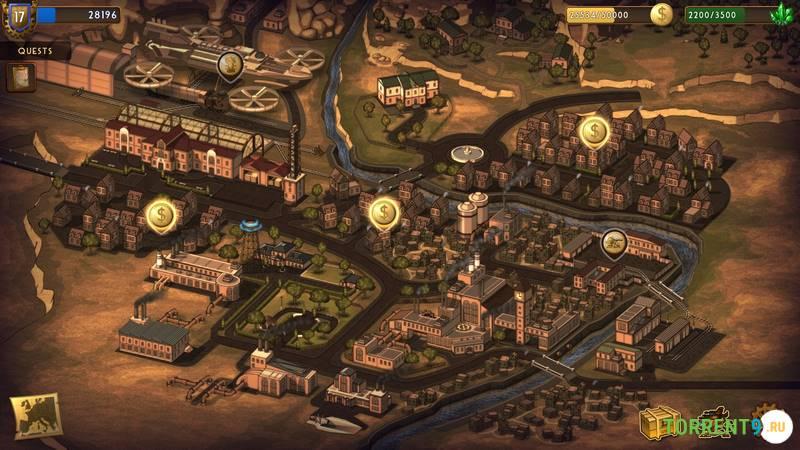
Task: Collect the dollar coin over the left houses
Action: point(160,213)
